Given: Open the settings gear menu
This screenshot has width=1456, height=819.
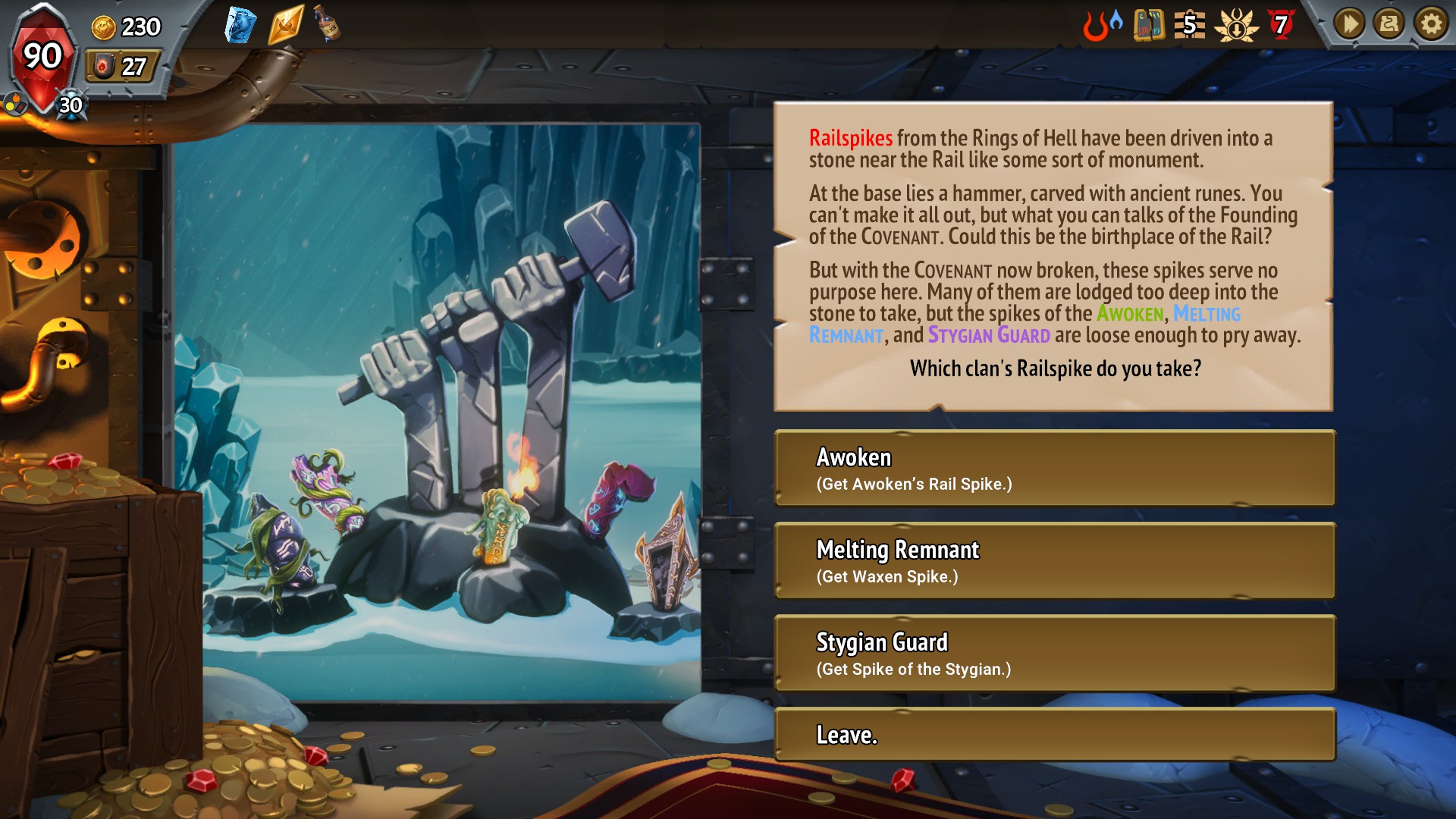Looking at the screenshot, I should click(x=1431, y=25).
